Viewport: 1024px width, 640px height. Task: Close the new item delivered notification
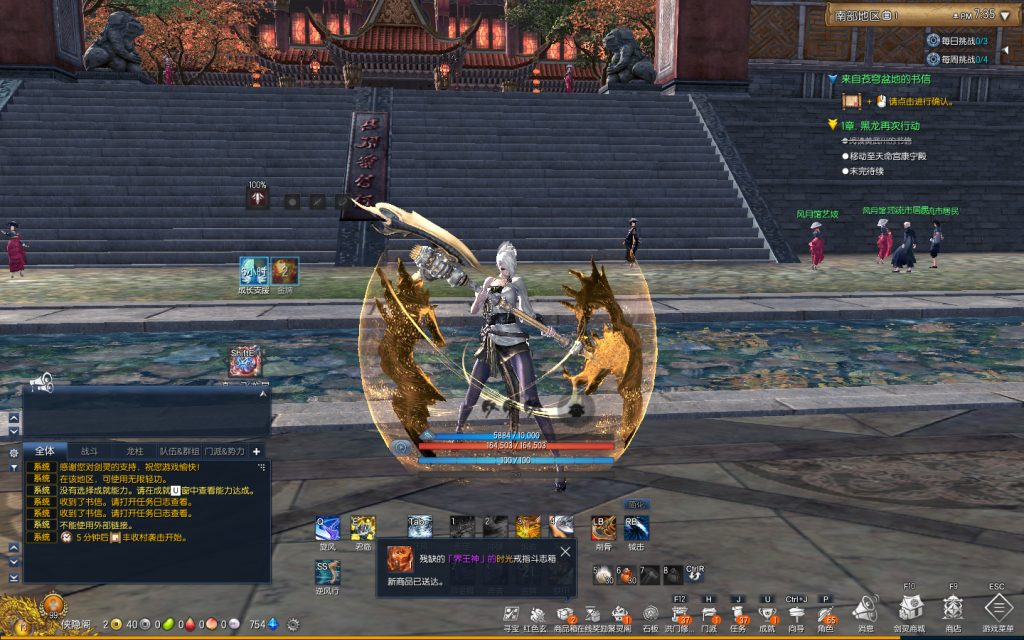pyautogui.click(x=565, y=551)
